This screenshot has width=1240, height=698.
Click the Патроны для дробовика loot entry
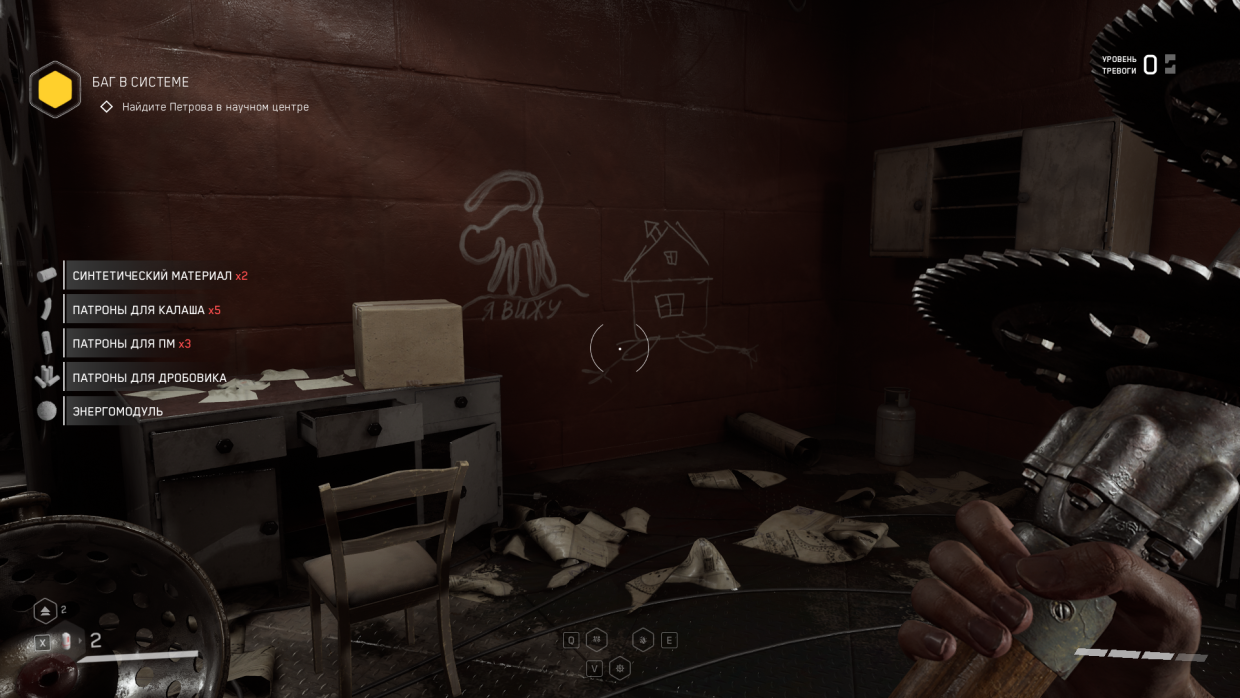pos(149,378)
